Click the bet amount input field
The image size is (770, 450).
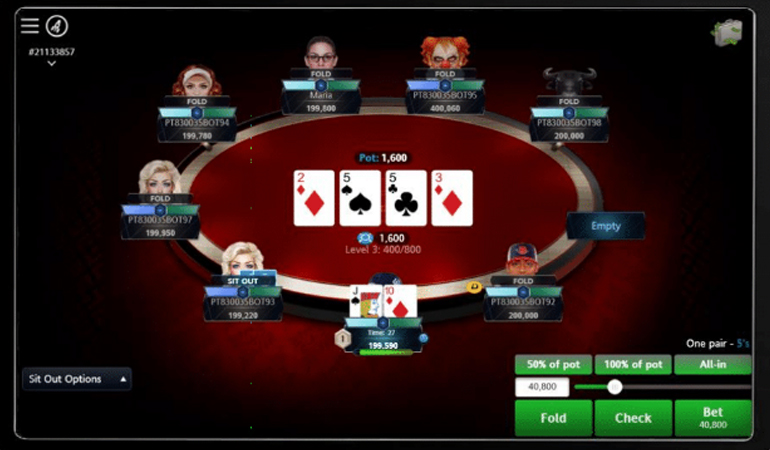click(x=542, y=387)
